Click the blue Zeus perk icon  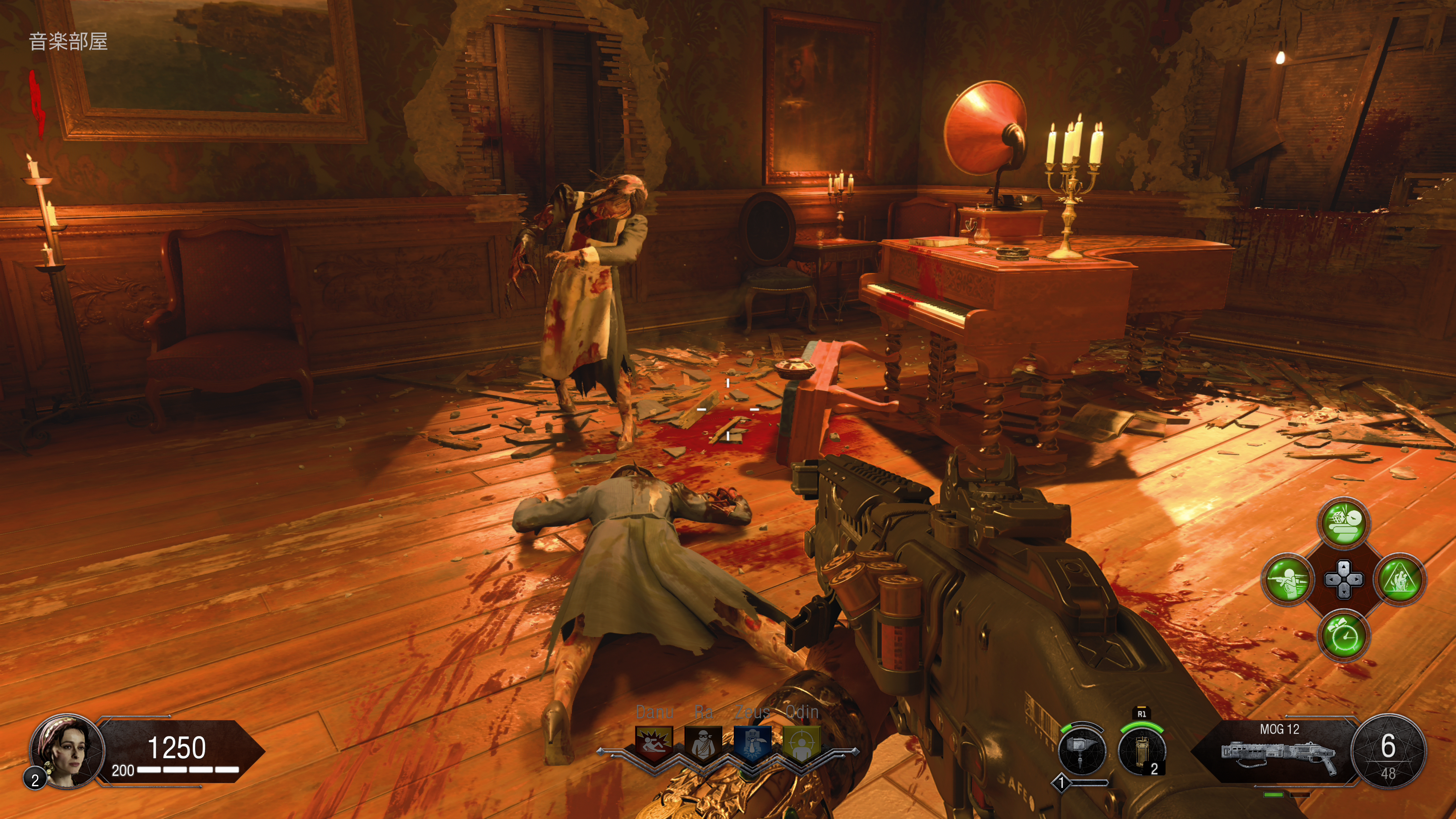tap(752, 744)
